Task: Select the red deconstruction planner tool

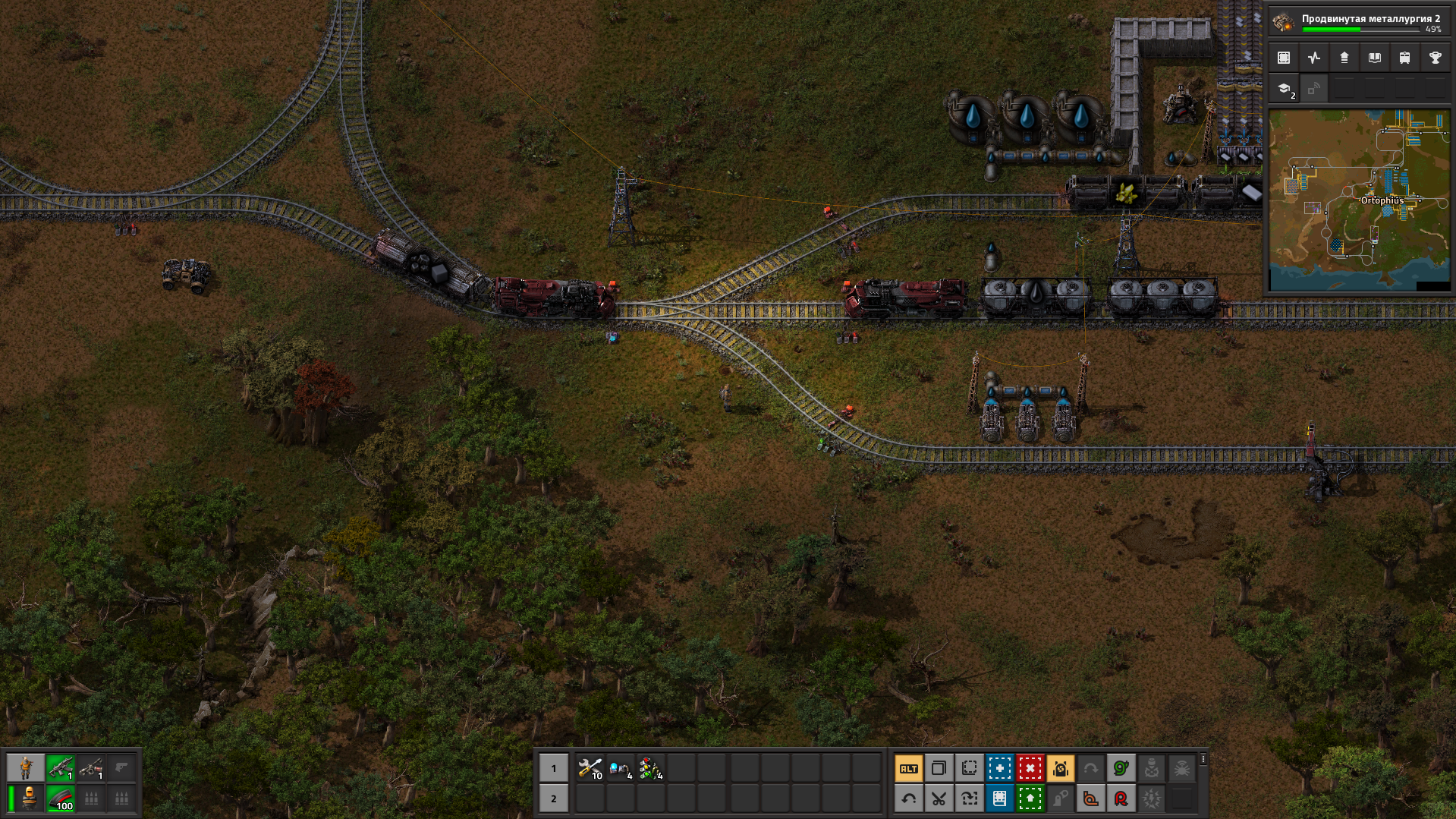Action: coord(1030,769)
